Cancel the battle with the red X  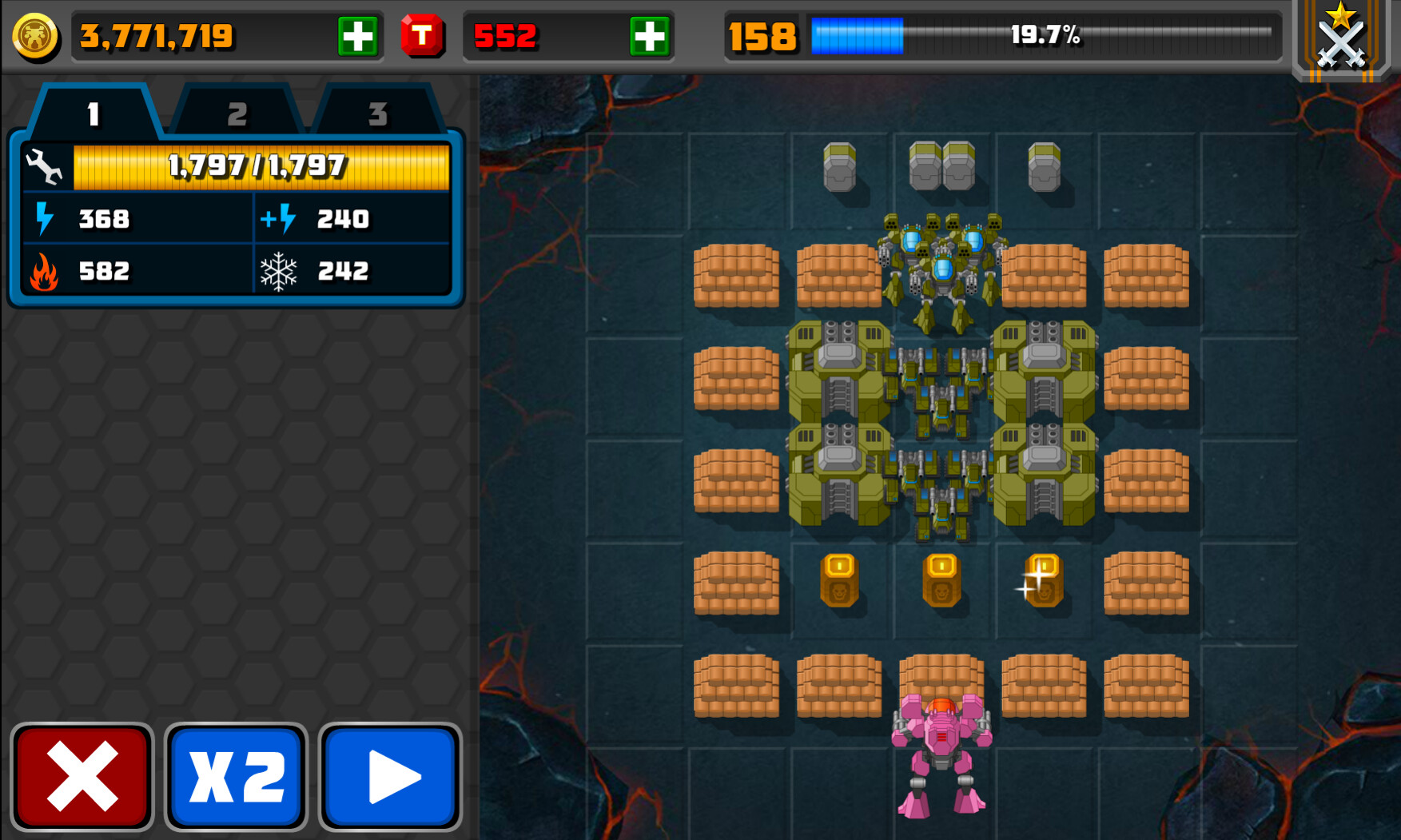point(82,776)
